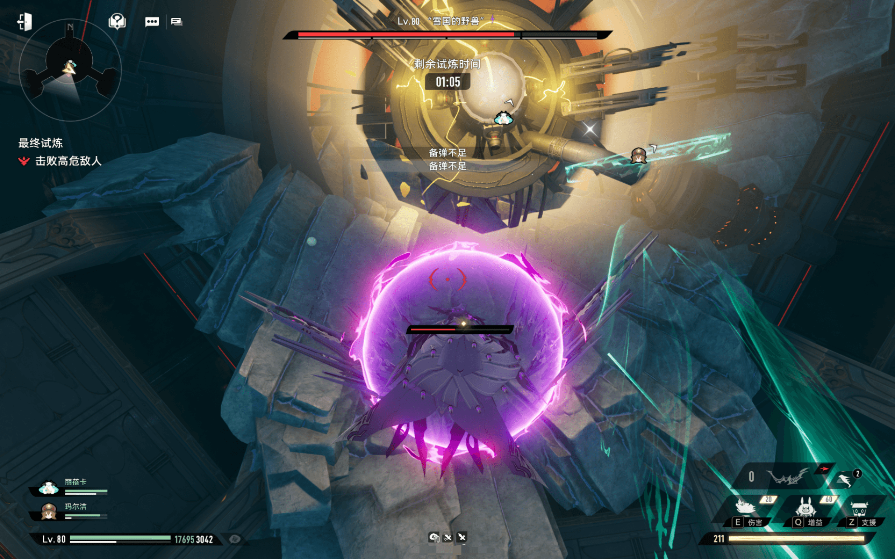Activate the 支援 support skill

(x=863, y=510)
